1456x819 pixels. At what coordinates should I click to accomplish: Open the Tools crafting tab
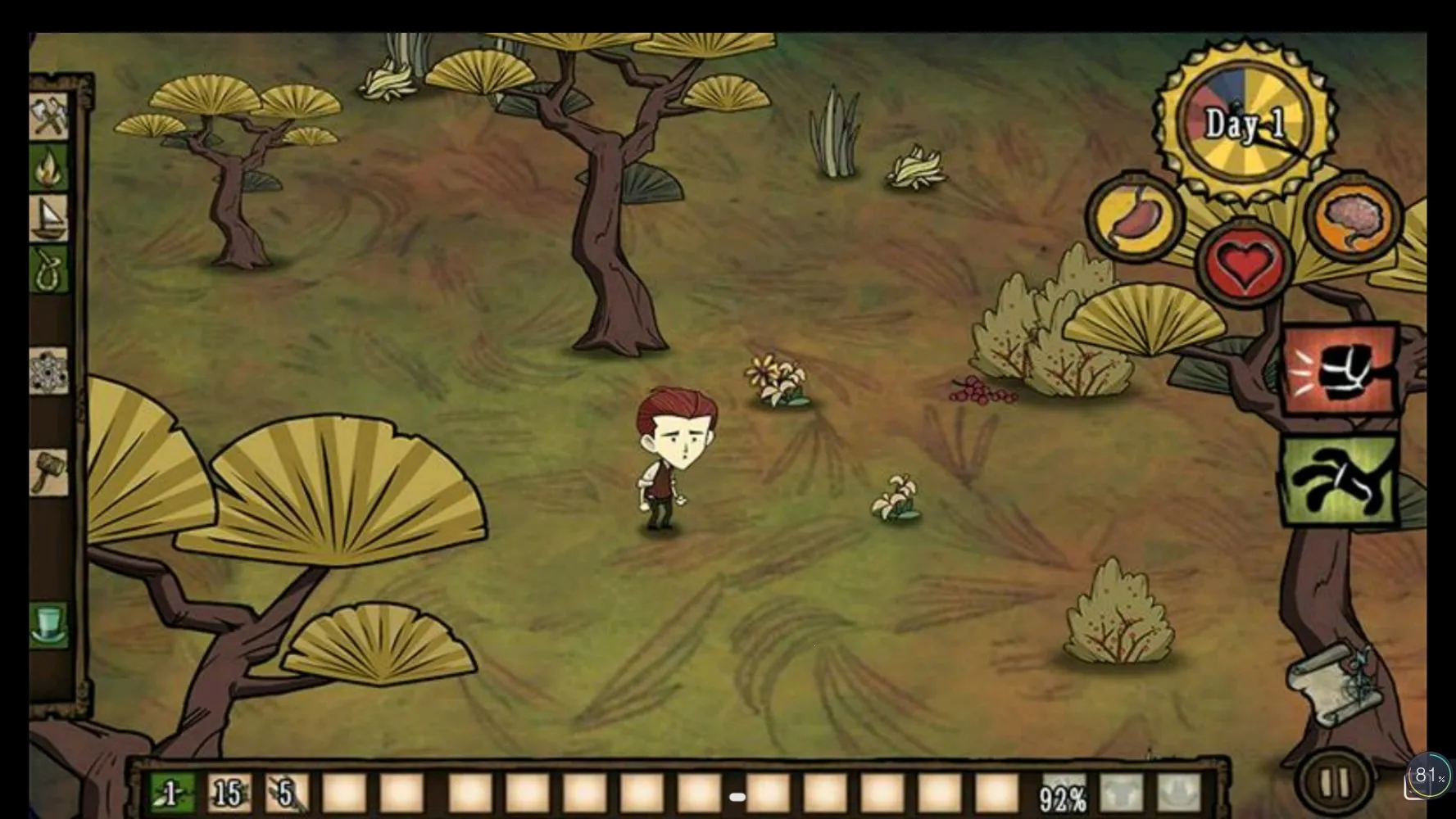point(49,116)
